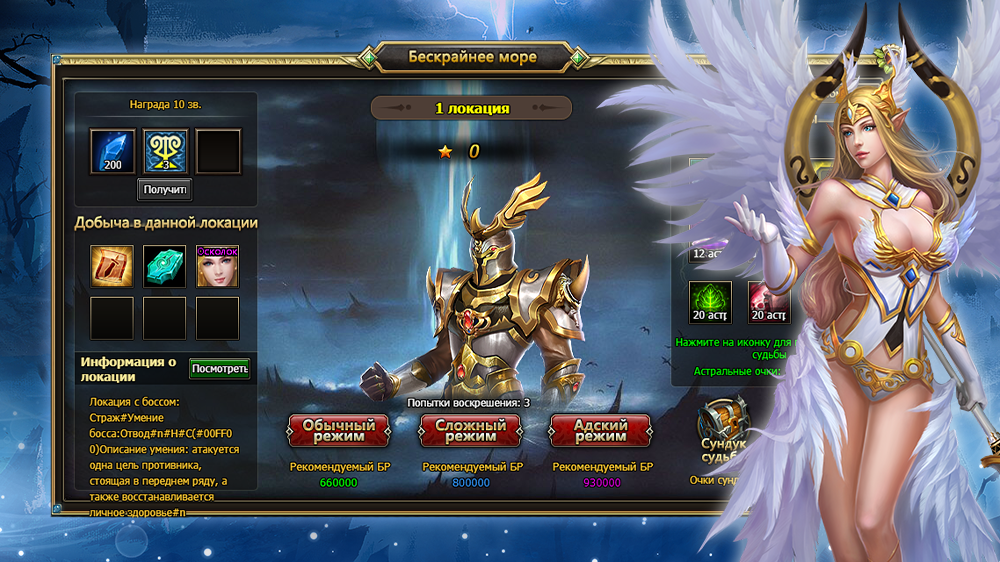
Task: Activate the red skull fate icon
Action: click(767, 302)
